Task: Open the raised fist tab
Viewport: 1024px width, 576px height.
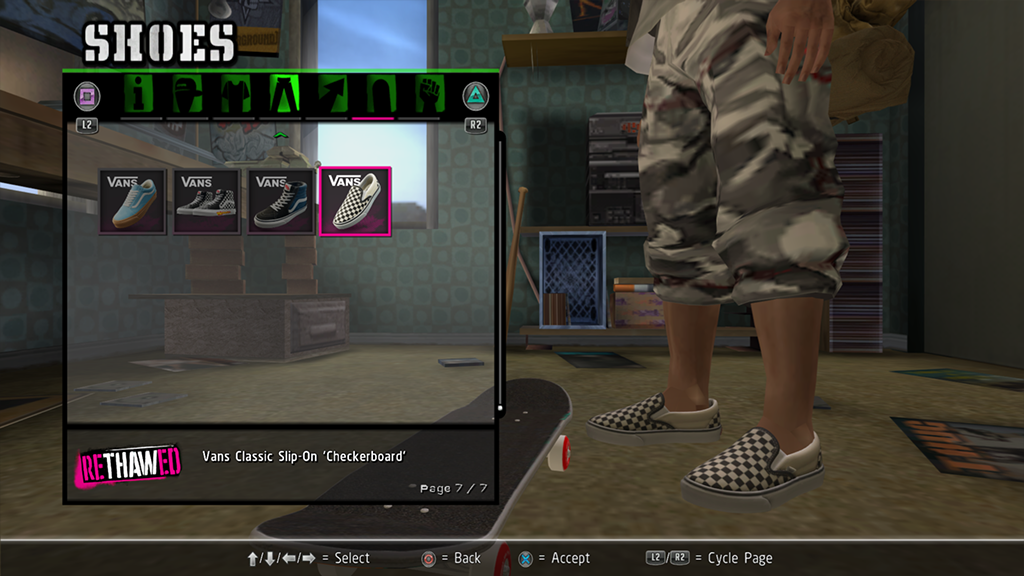Action: pos(428,95)
